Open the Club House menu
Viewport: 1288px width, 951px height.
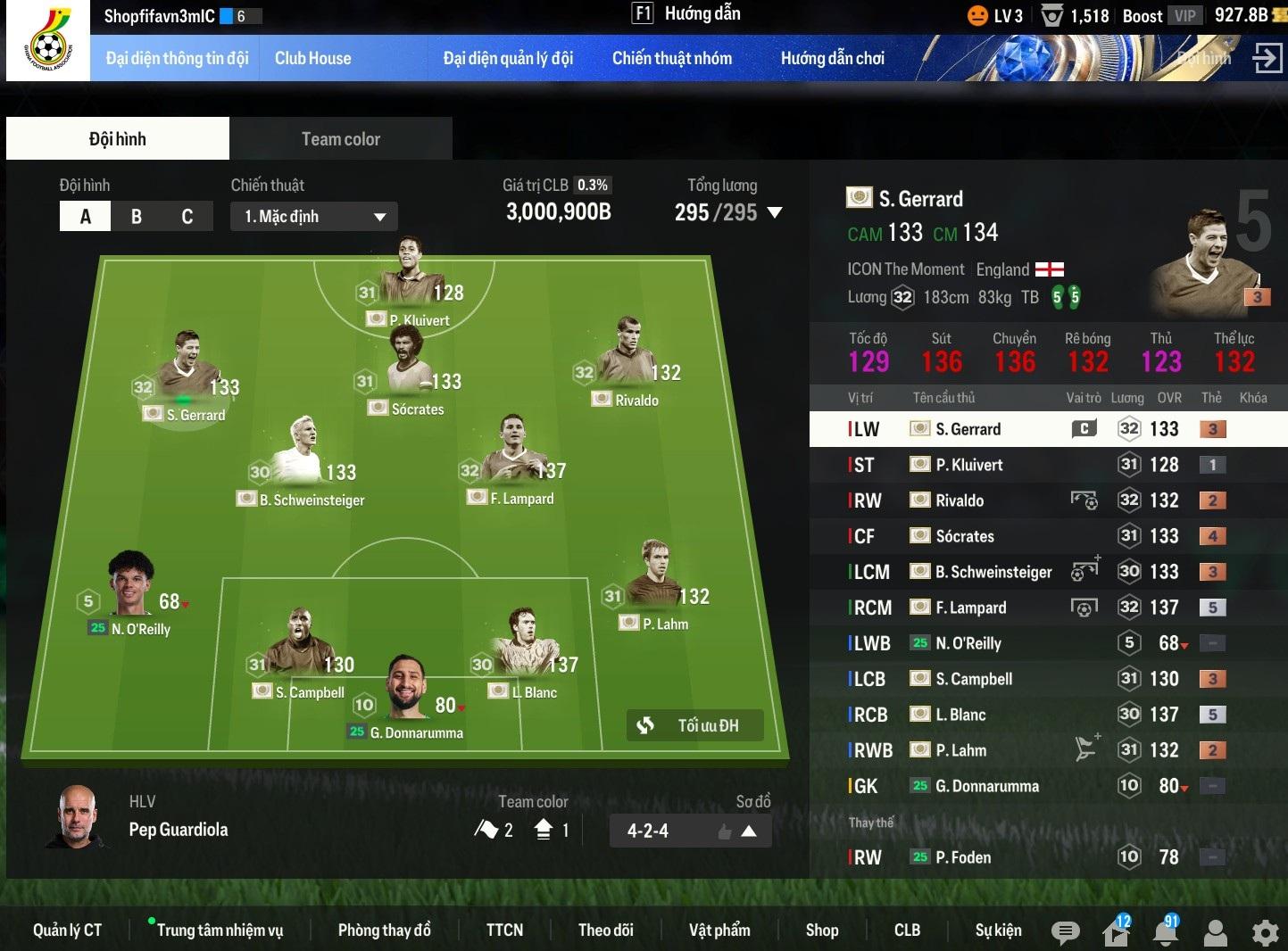click(x=312, y=59)
